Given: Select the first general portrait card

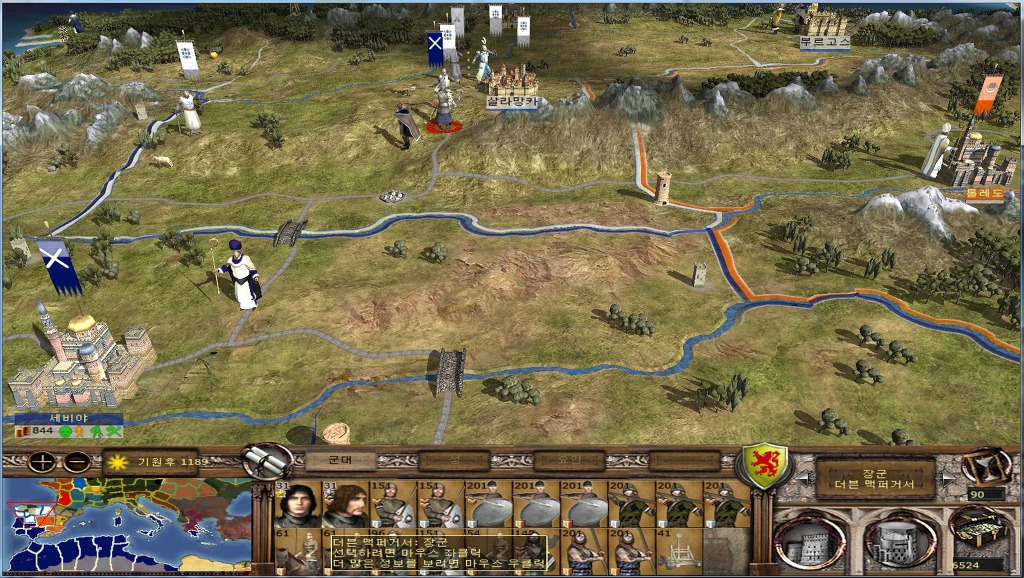Looking at the screenshot, I should click(296, 503).
